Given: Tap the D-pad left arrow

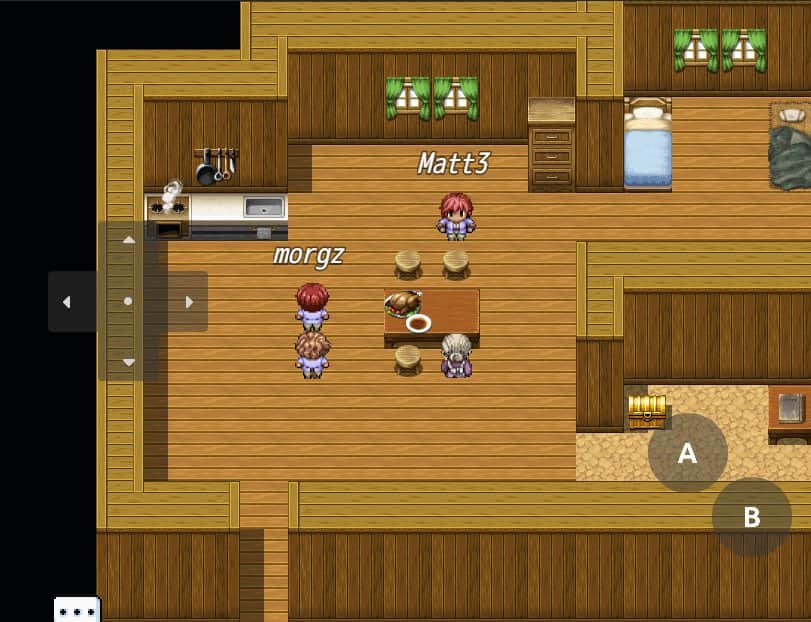Looking at the screenshot, I should tap(67, 301).
